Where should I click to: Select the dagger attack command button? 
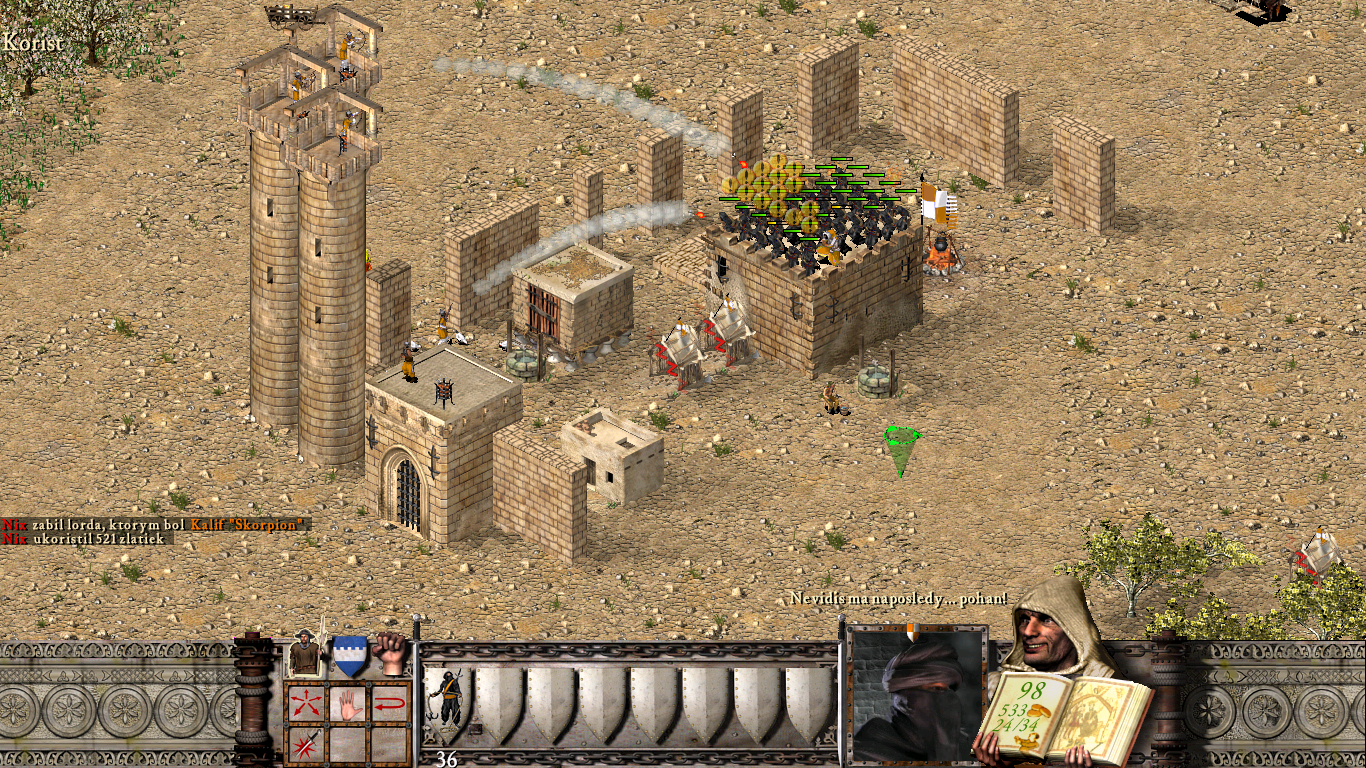tap(304, 744)
